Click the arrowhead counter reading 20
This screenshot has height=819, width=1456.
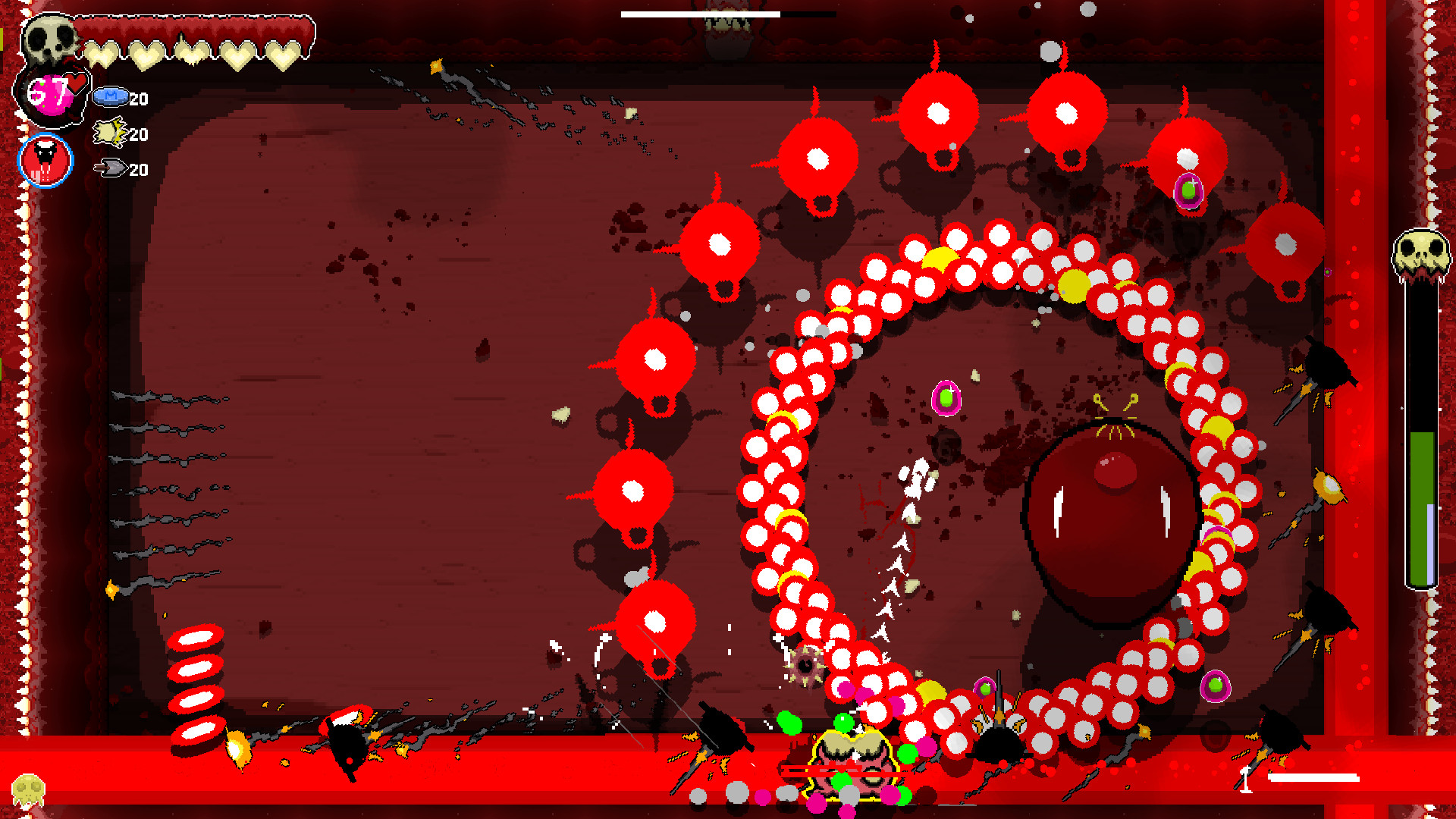click(139, 171)
